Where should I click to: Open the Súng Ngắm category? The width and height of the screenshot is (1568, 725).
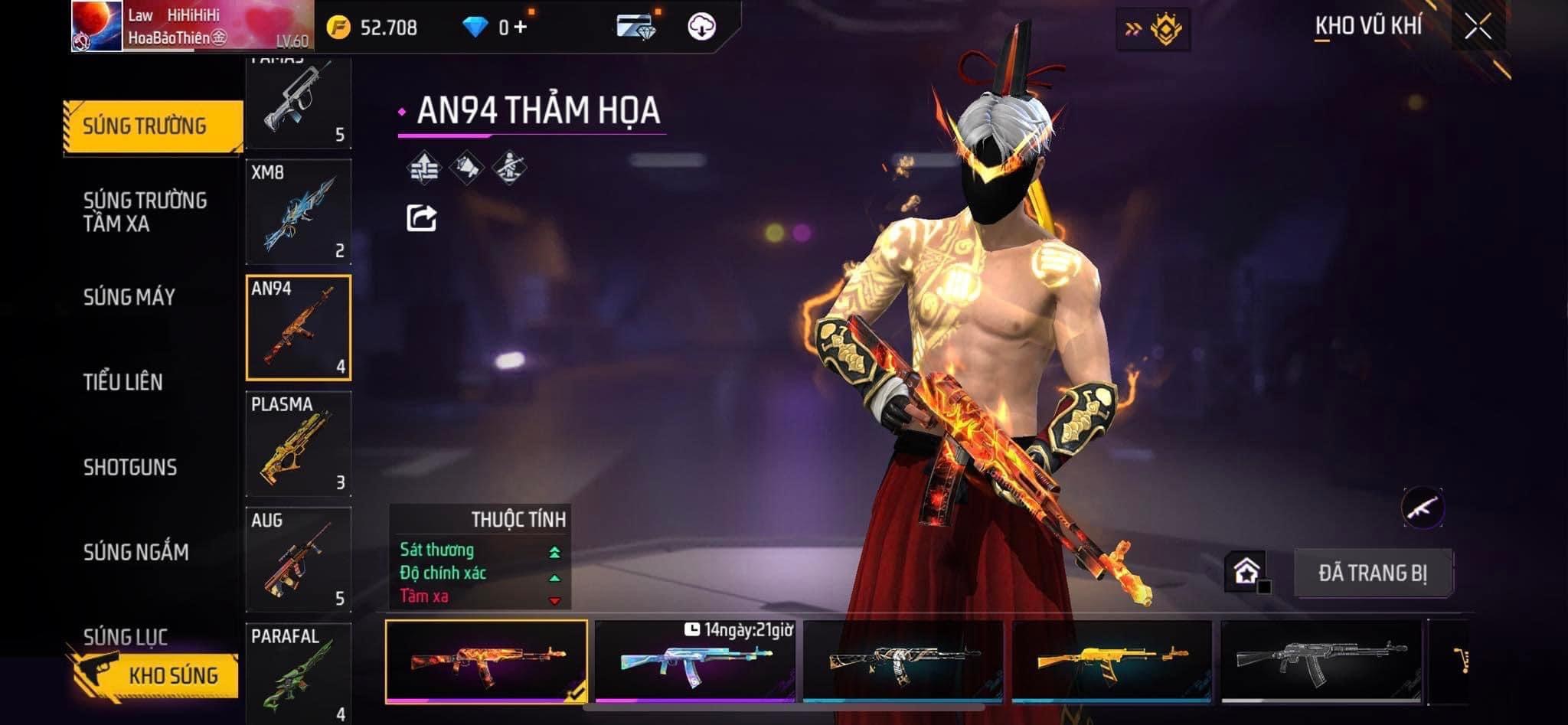click(136, 552)
